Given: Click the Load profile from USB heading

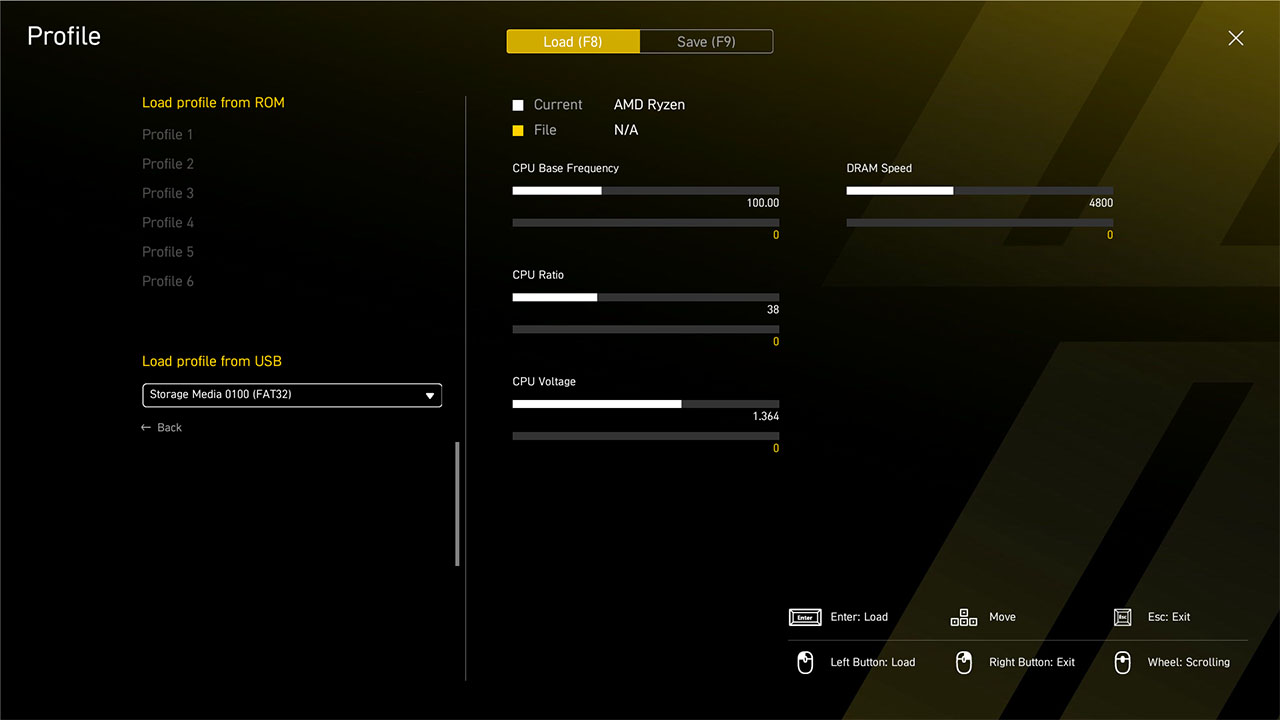Looking at the screenshot, I should pyautogui.click(x=212, y=361).
